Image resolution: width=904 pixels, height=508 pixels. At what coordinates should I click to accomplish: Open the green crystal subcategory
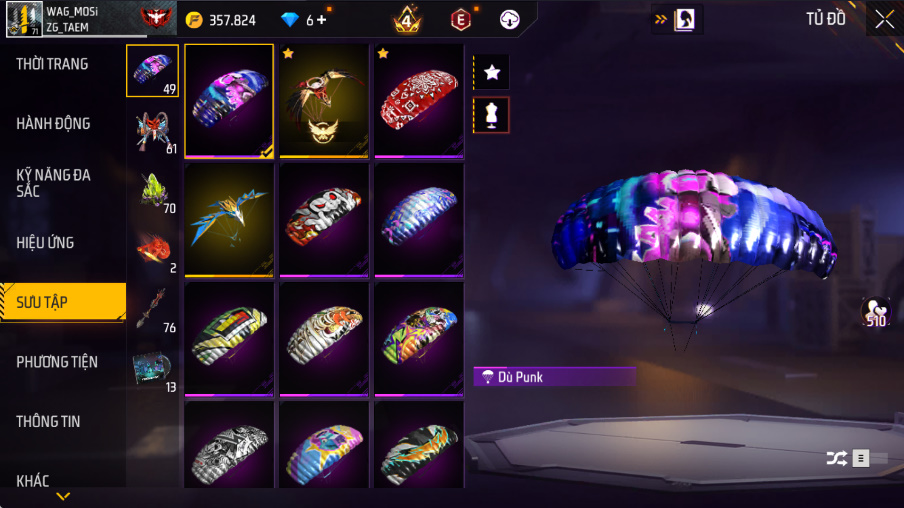(x=153, y=190)
